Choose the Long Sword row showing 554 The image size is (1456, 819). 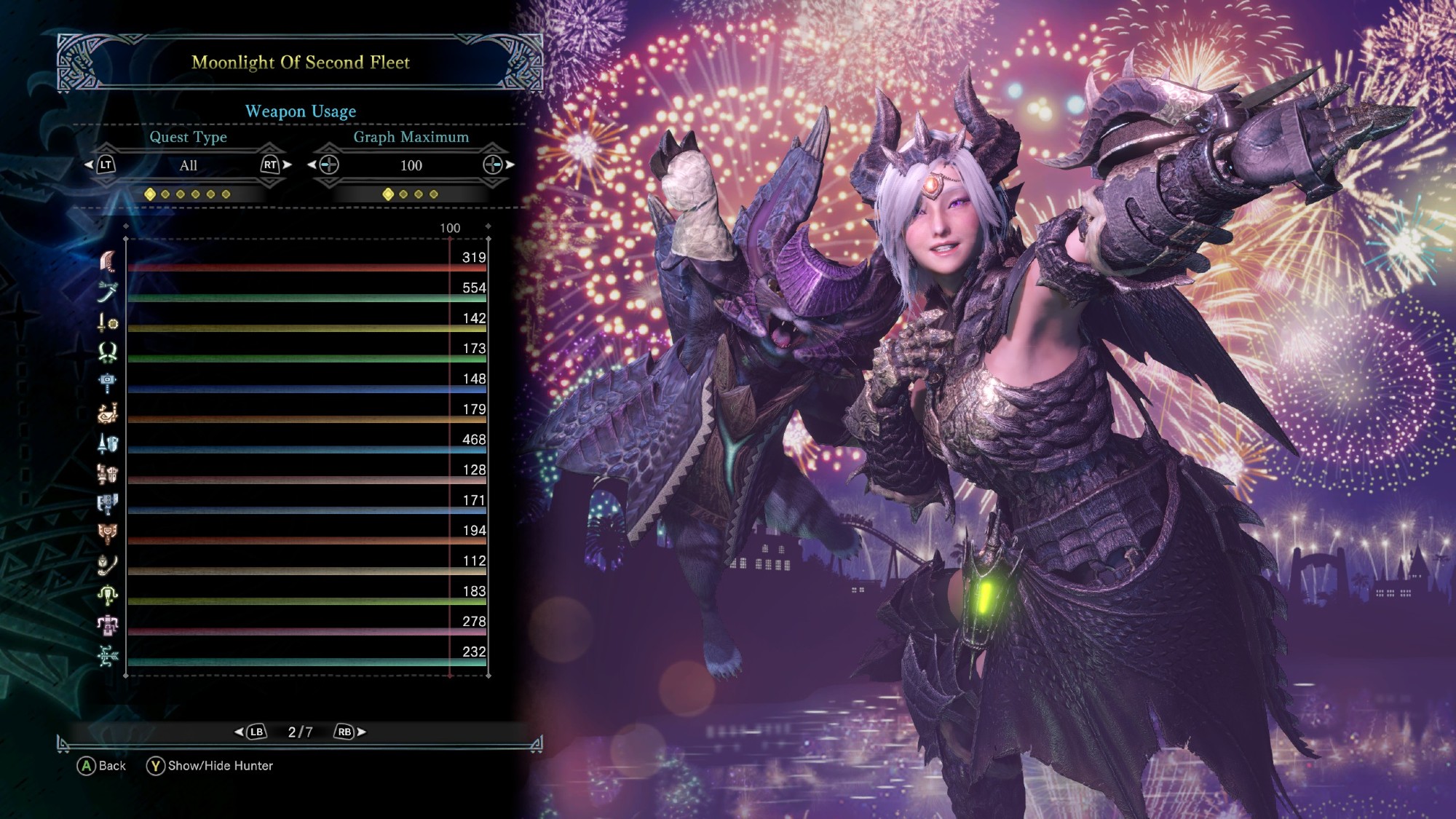[x=306, y=291]
